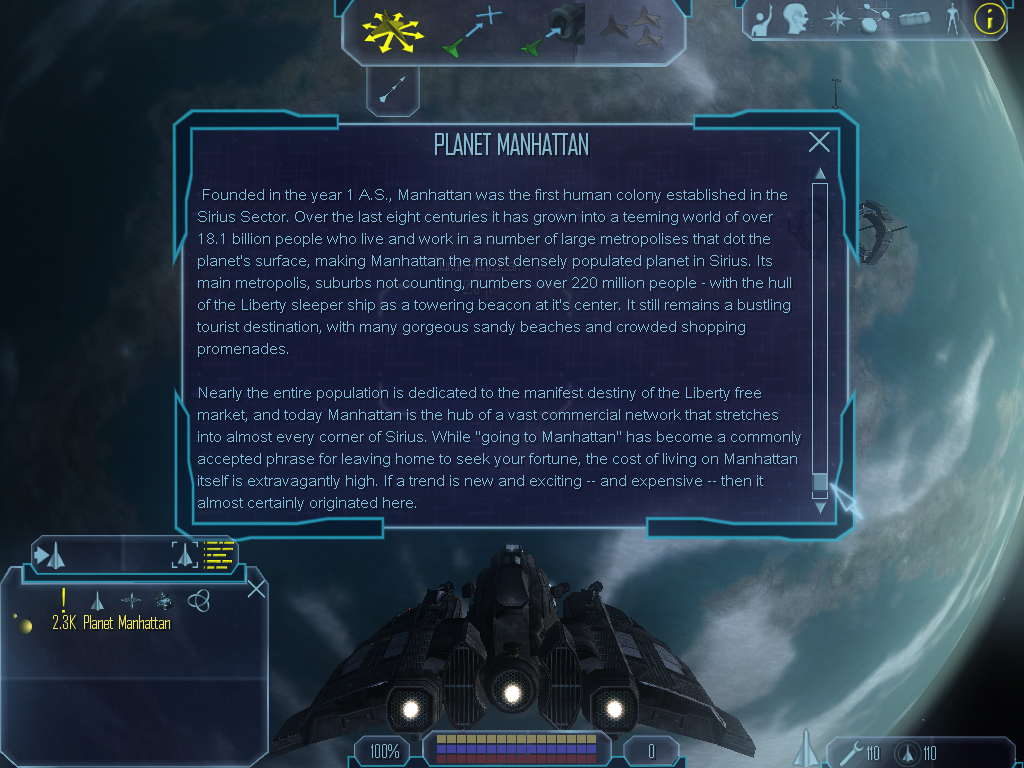This screenshot has width=1024, height=768.
Task: Close the contact list panel
Action: click(x=256, y=588)
